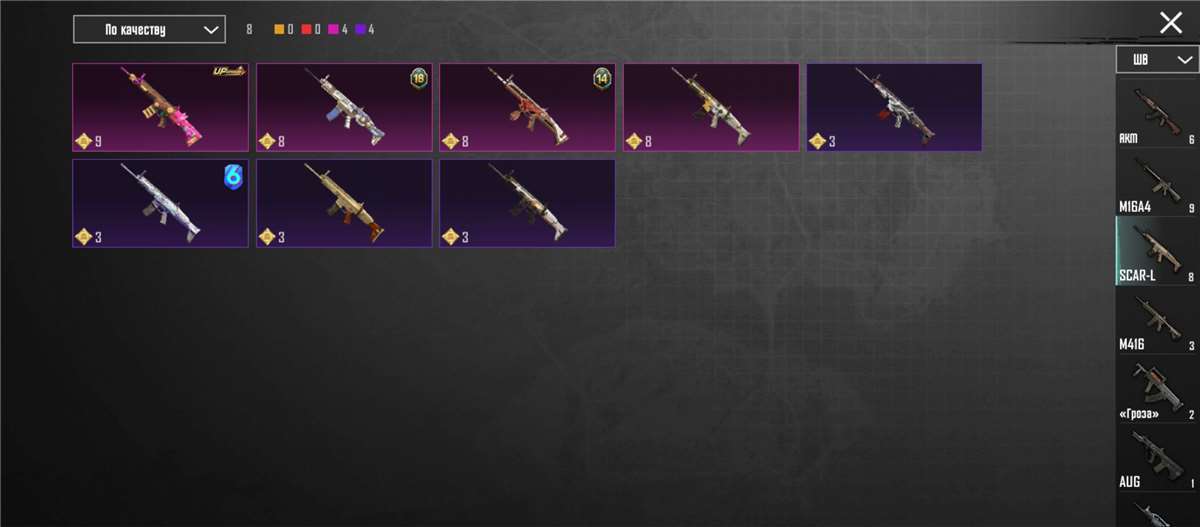
Task: Show the M416 skins list
Action: point(1157,320)
